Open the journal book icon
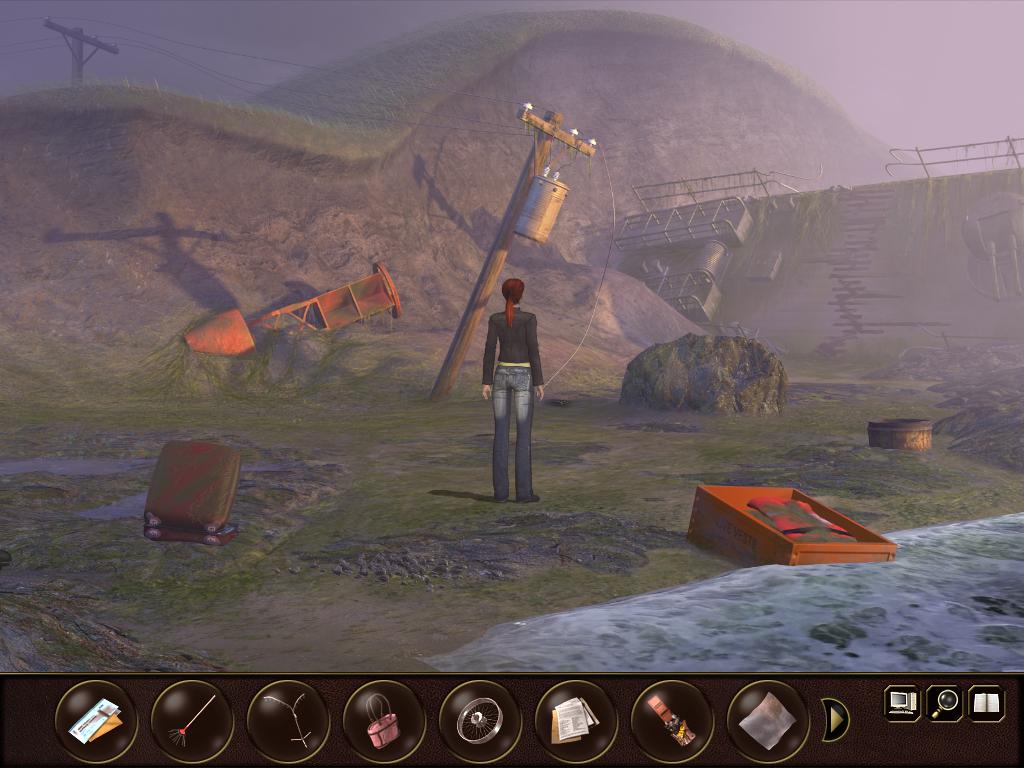The width and height of the screenshot is (1024, 768). 986,702
